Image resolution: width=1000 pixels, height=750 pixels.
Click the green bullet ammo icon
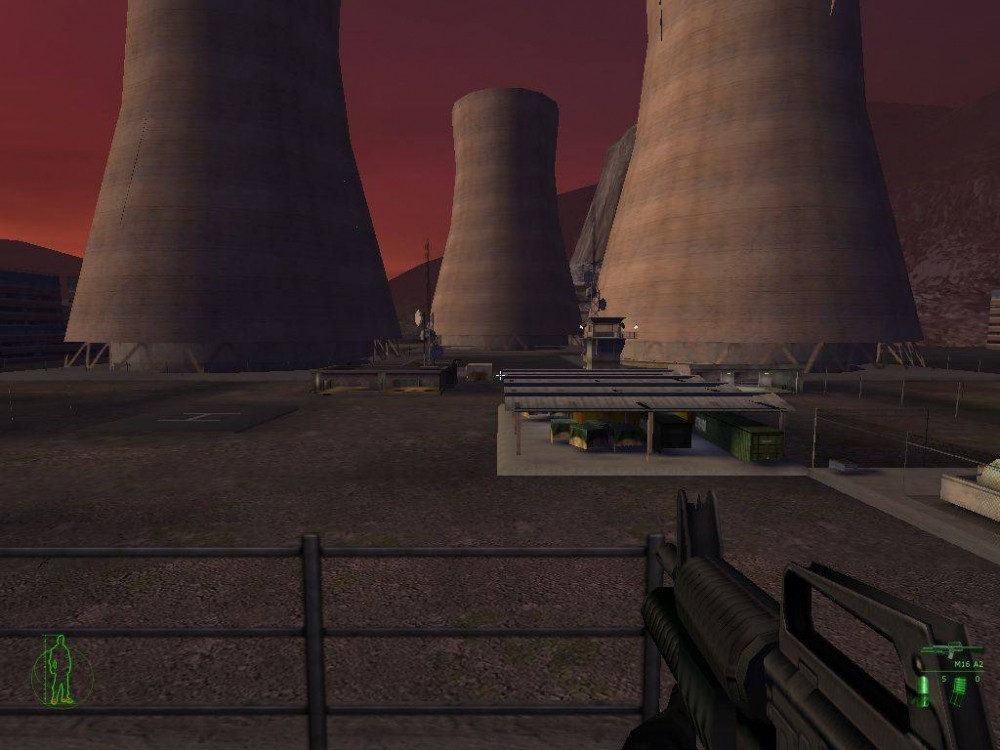pos(924,690)
